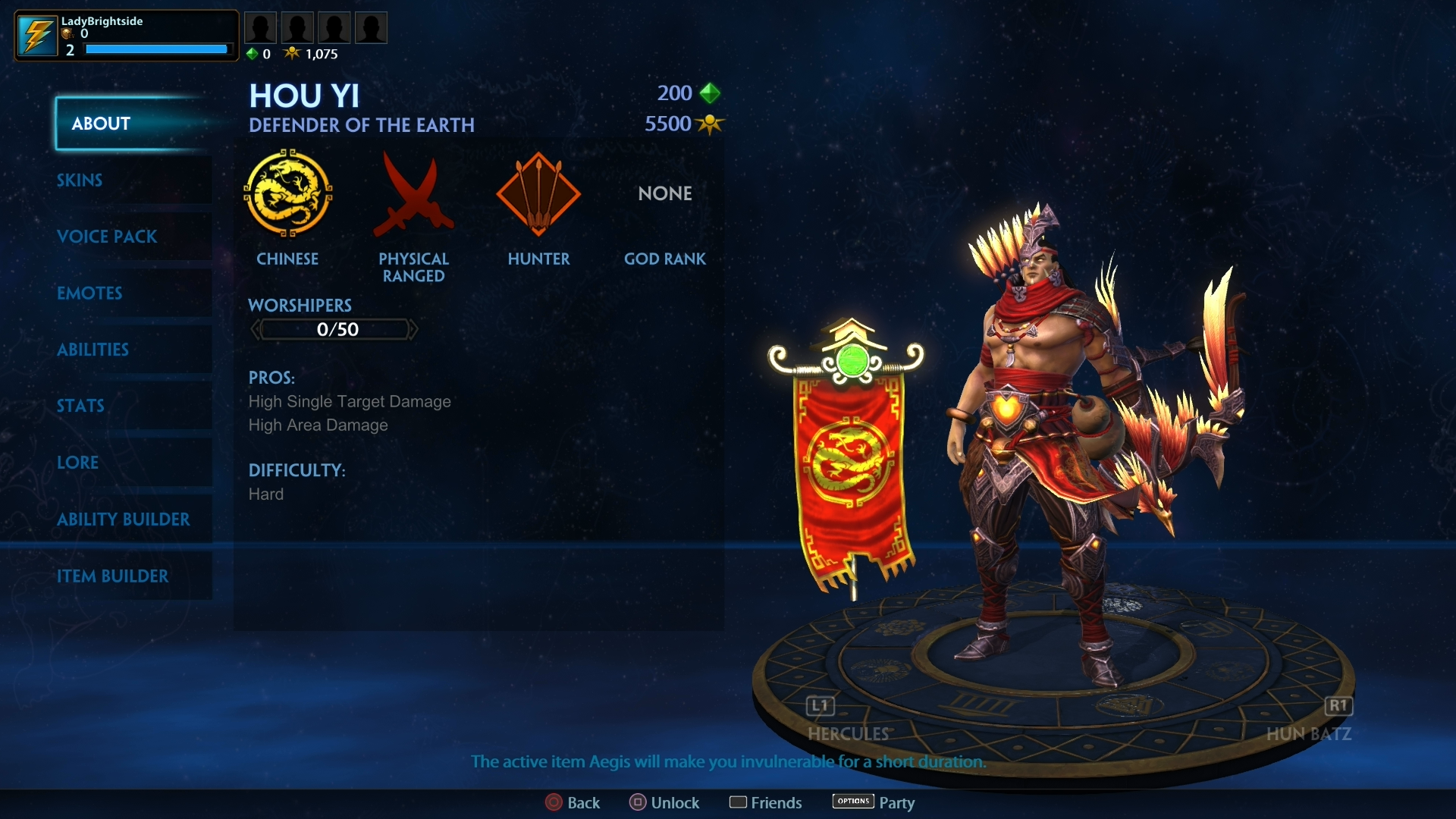Click the Back red circle button icon
The height and width of the screenshot is (819, 1456).
[553, 802]
